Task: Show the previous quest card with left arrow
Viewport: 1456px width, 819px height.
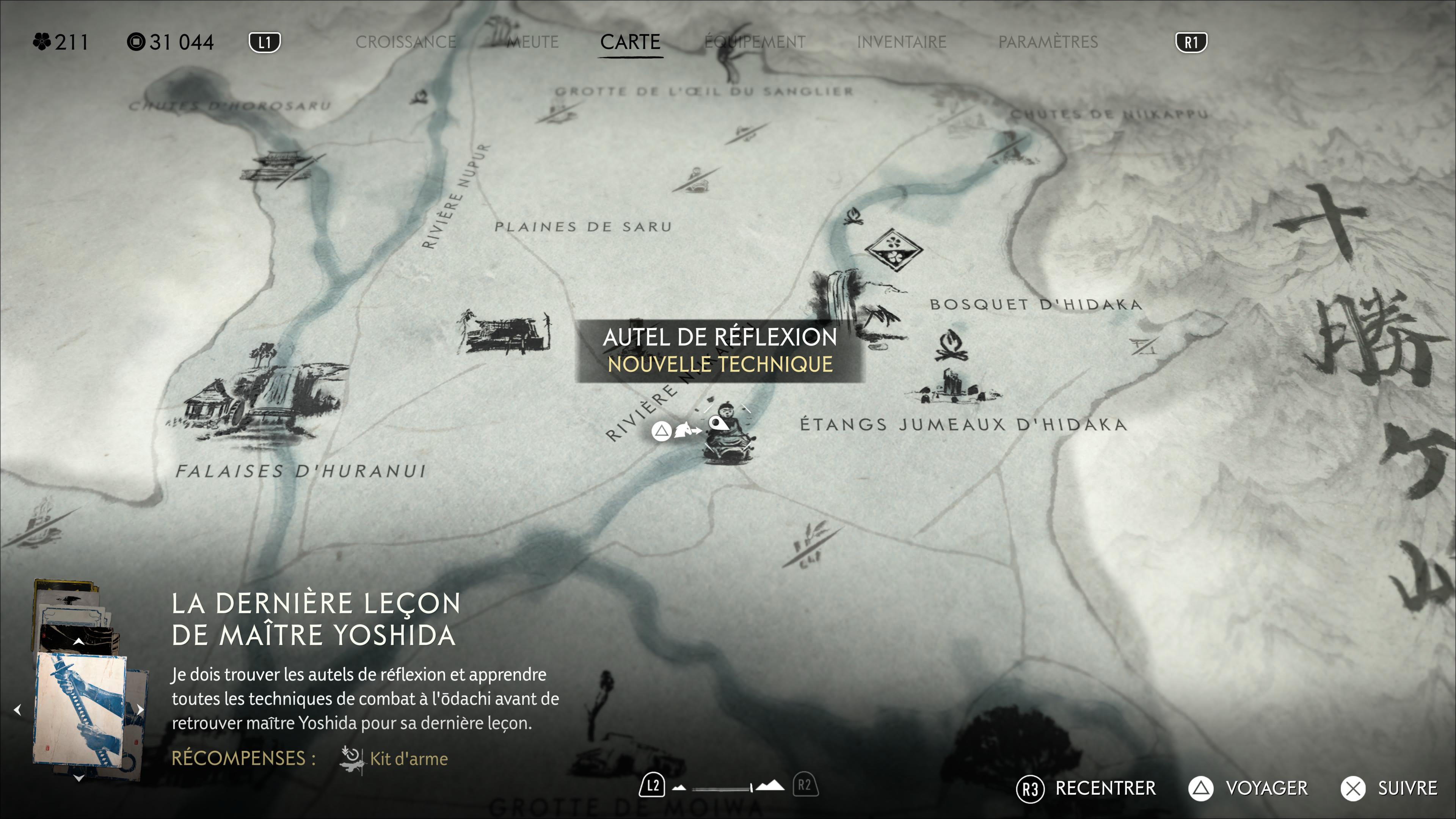Action: 17,709
